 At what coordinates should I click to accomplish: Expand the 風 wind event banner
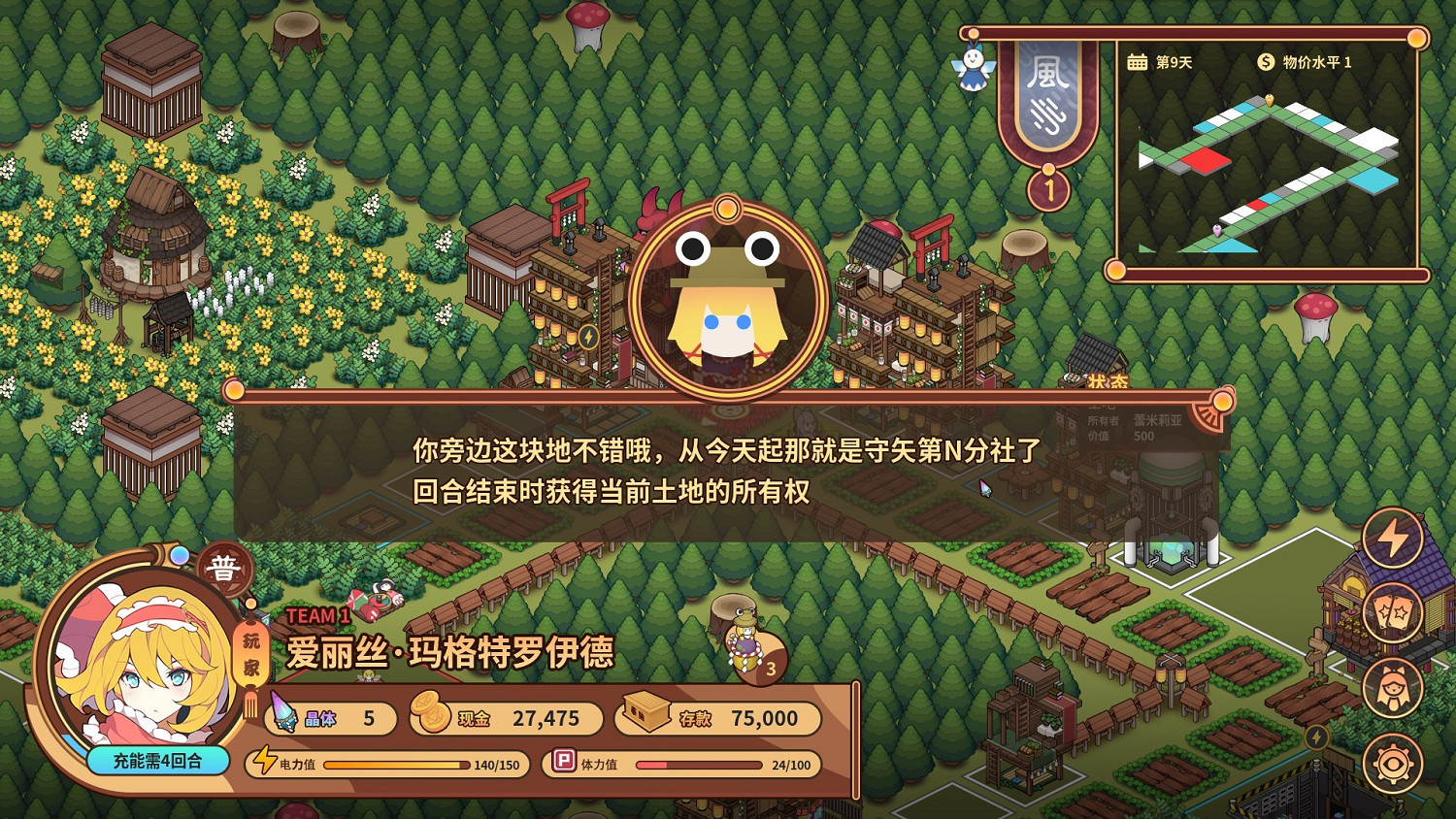(x=1048, y=107)
